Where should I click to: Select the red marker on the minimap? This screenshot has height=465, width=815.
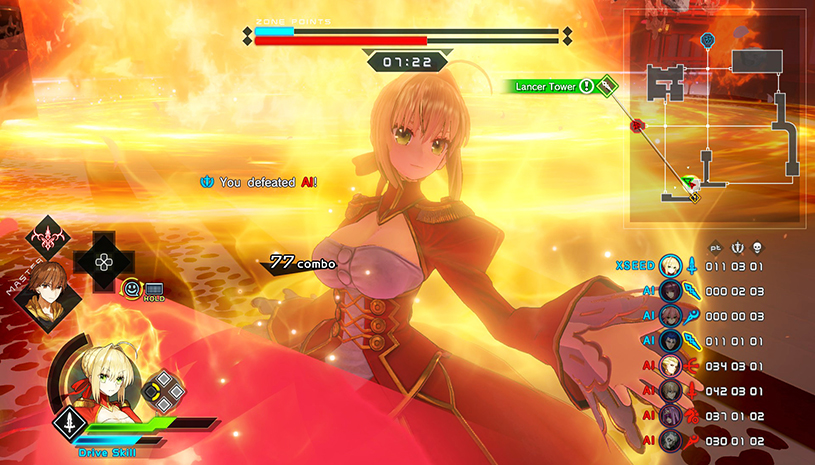click(636, 126)
